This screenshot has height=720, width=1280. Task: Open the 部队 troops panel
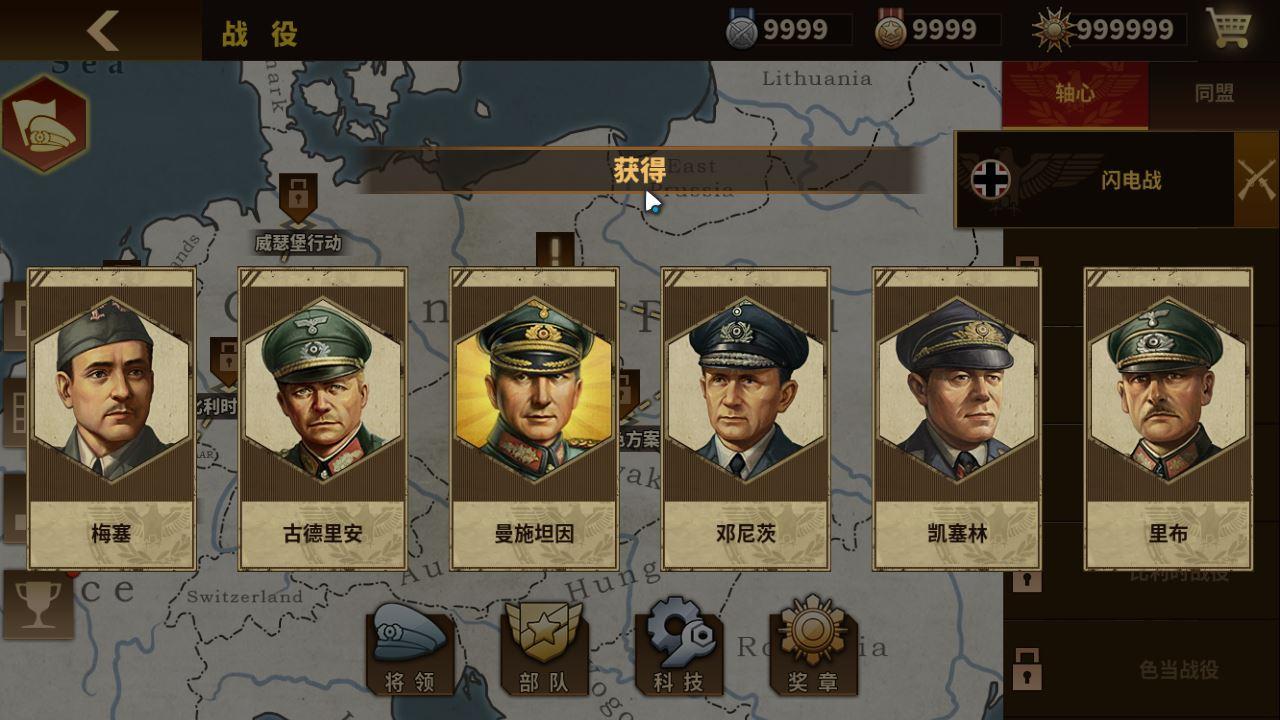[x=543, y=655]
